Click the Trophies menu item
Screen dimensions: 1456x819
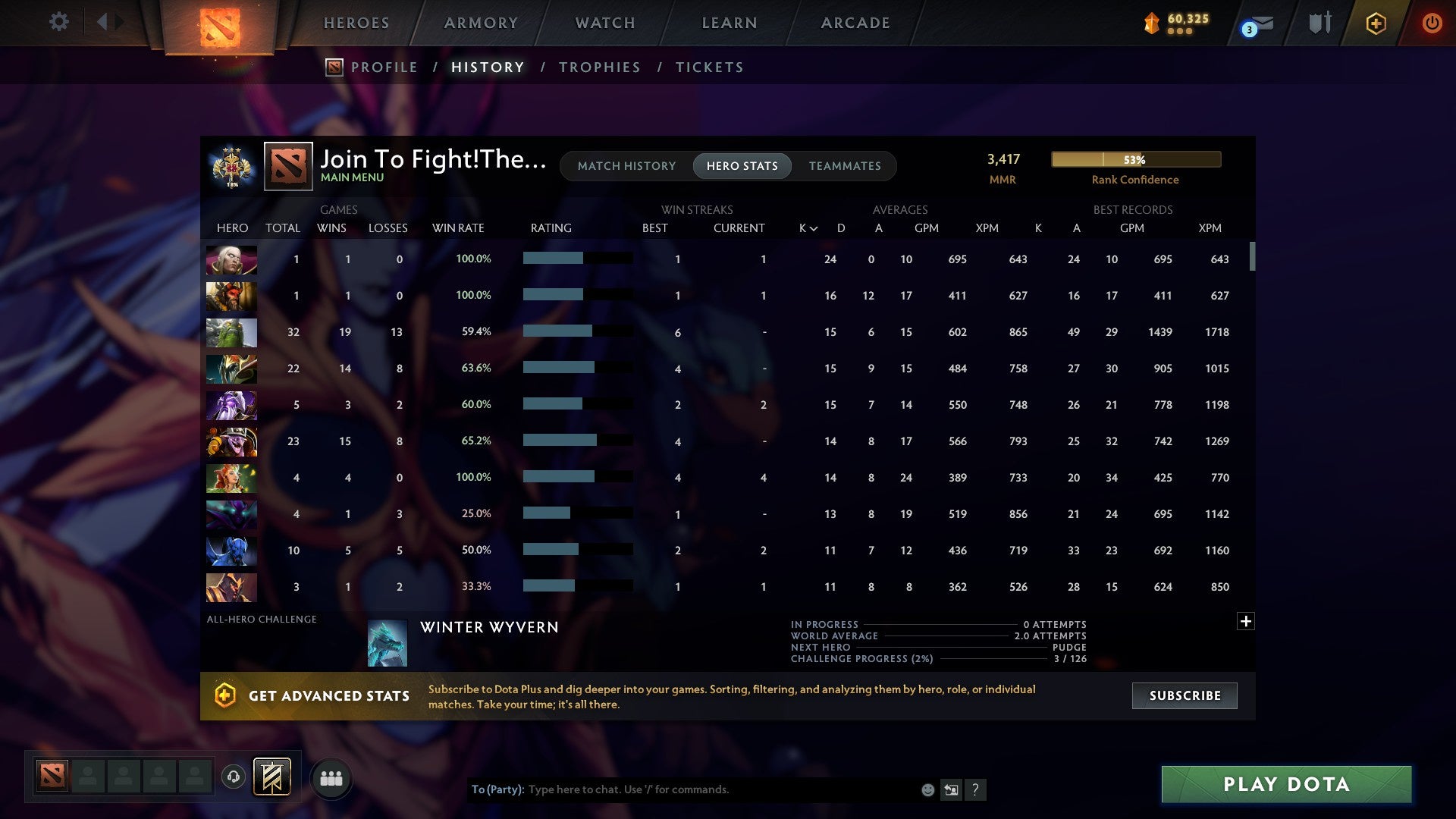[x=599, y=67]
